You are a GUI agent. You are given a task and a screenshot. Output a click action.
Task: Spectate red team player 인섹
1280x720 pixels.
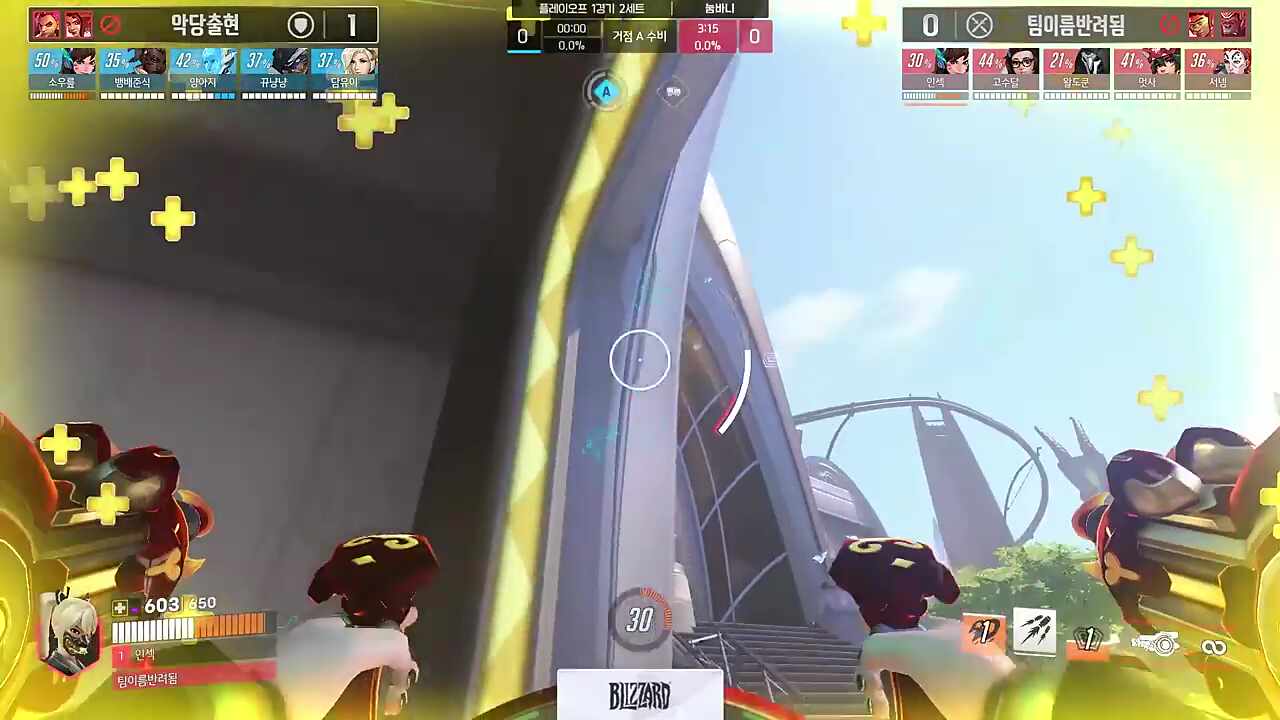[x=935, y=72]
